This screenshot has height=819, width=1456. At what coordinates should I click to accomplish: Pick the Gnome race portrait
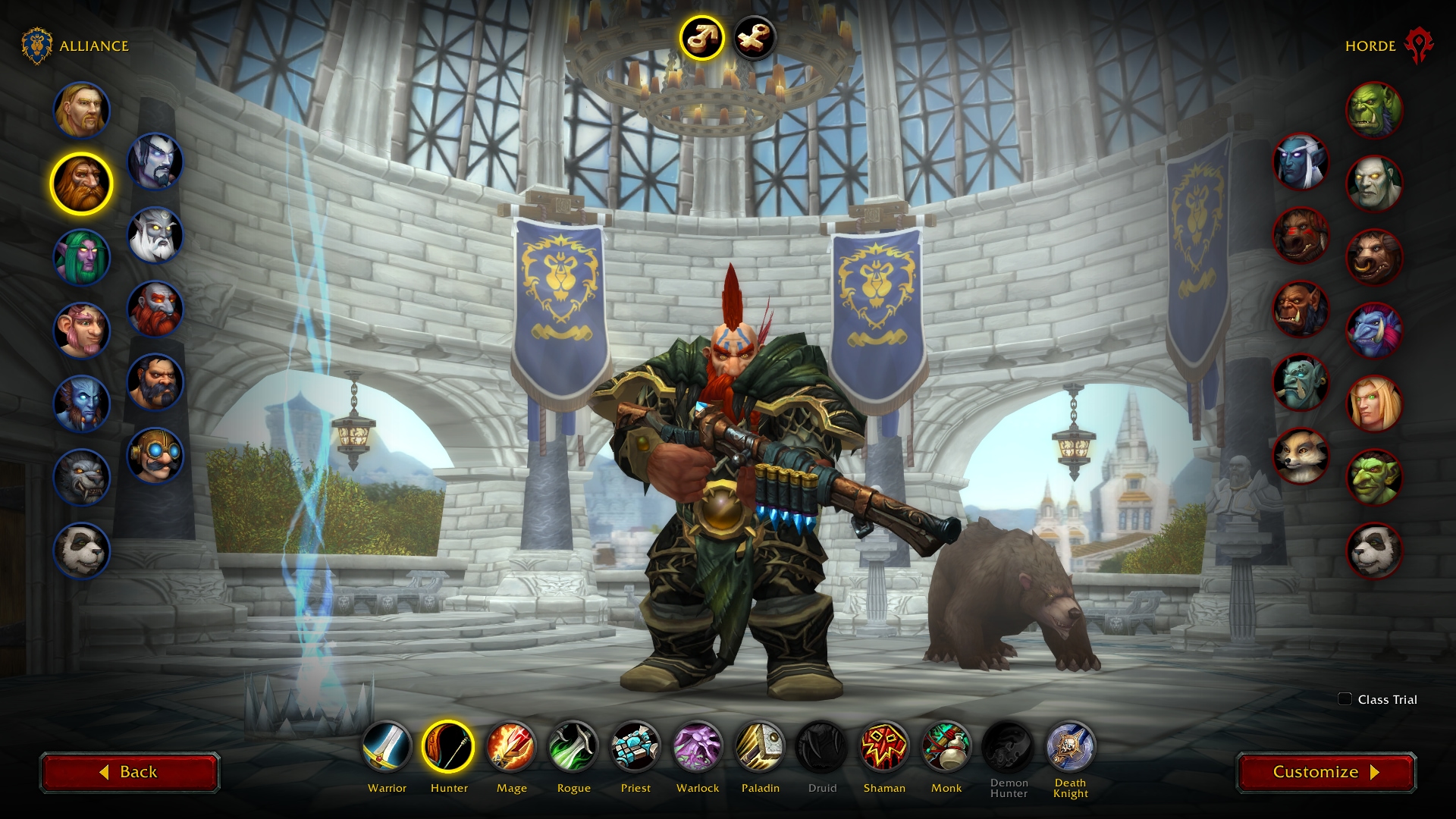[81, 331]
